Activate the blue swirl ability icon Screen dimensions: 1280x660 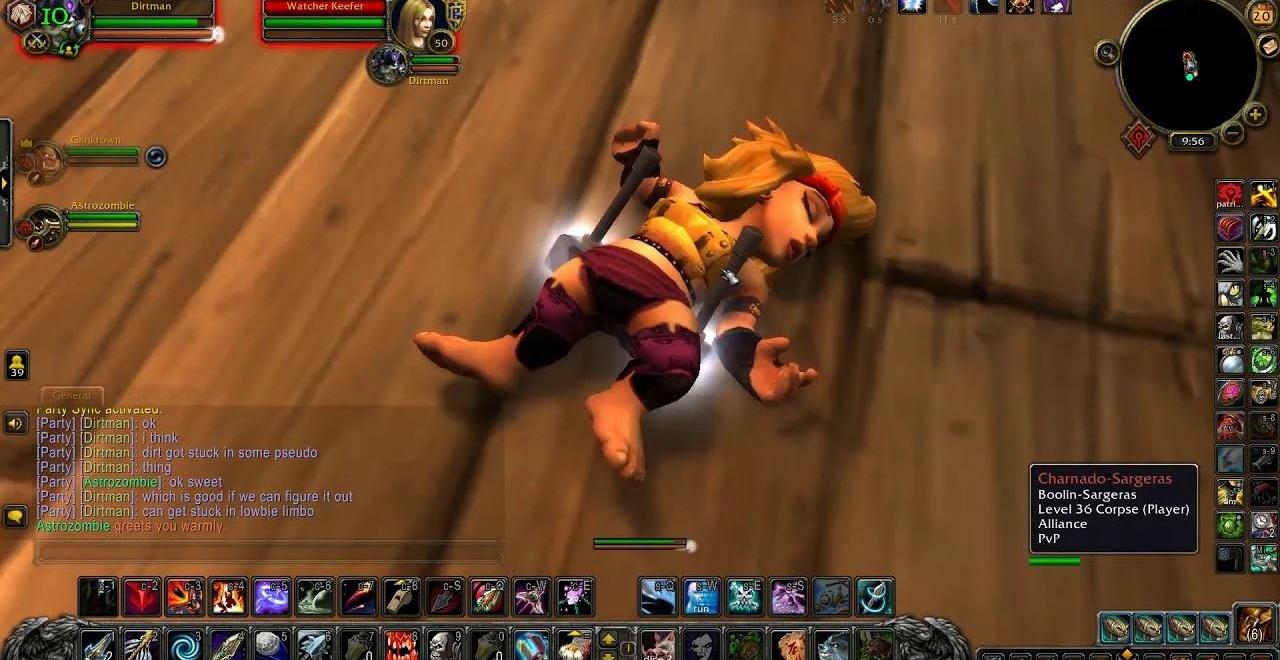183,643
